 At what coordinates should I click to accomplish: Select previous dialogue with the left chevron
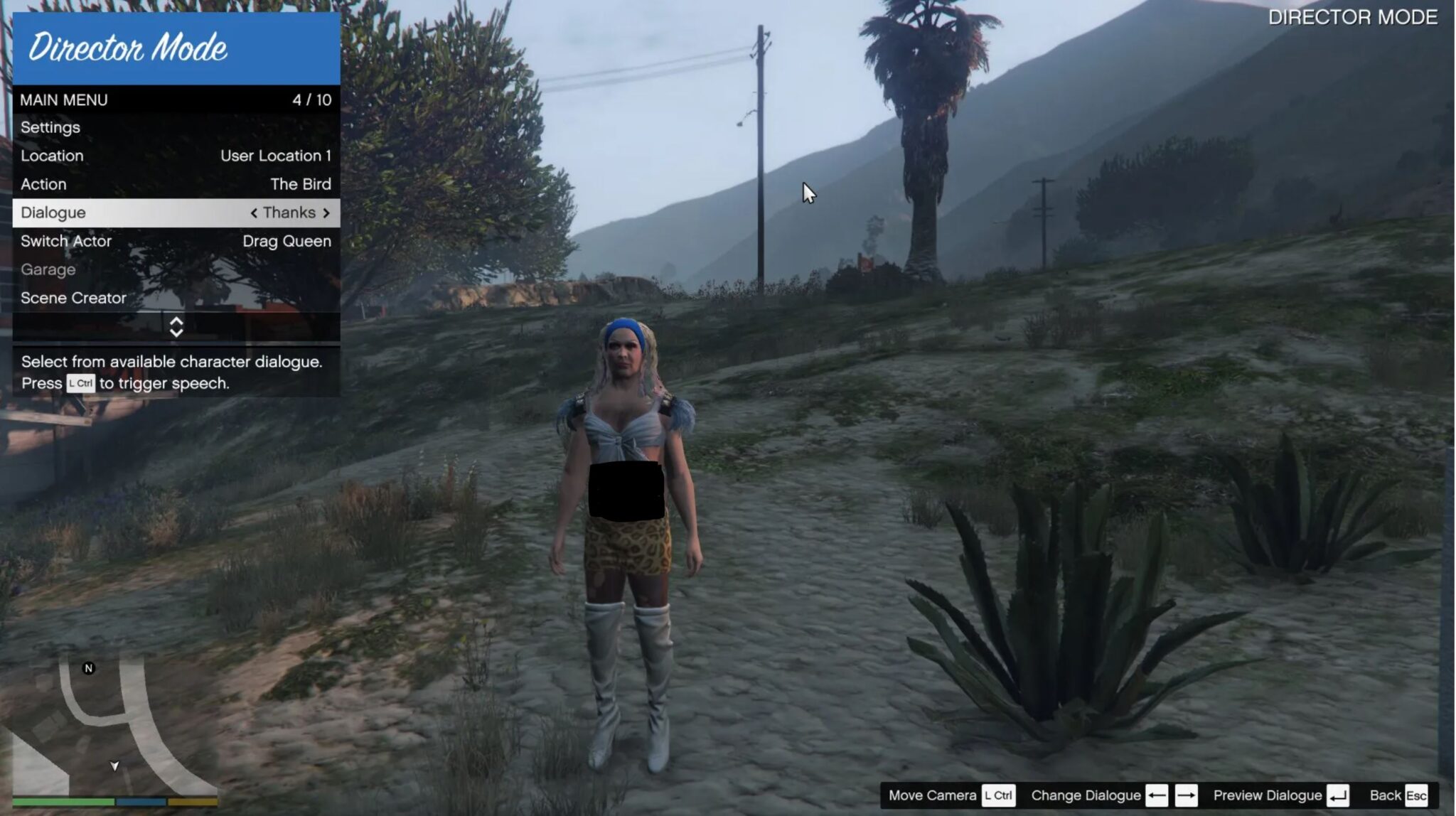coord(255,212)
